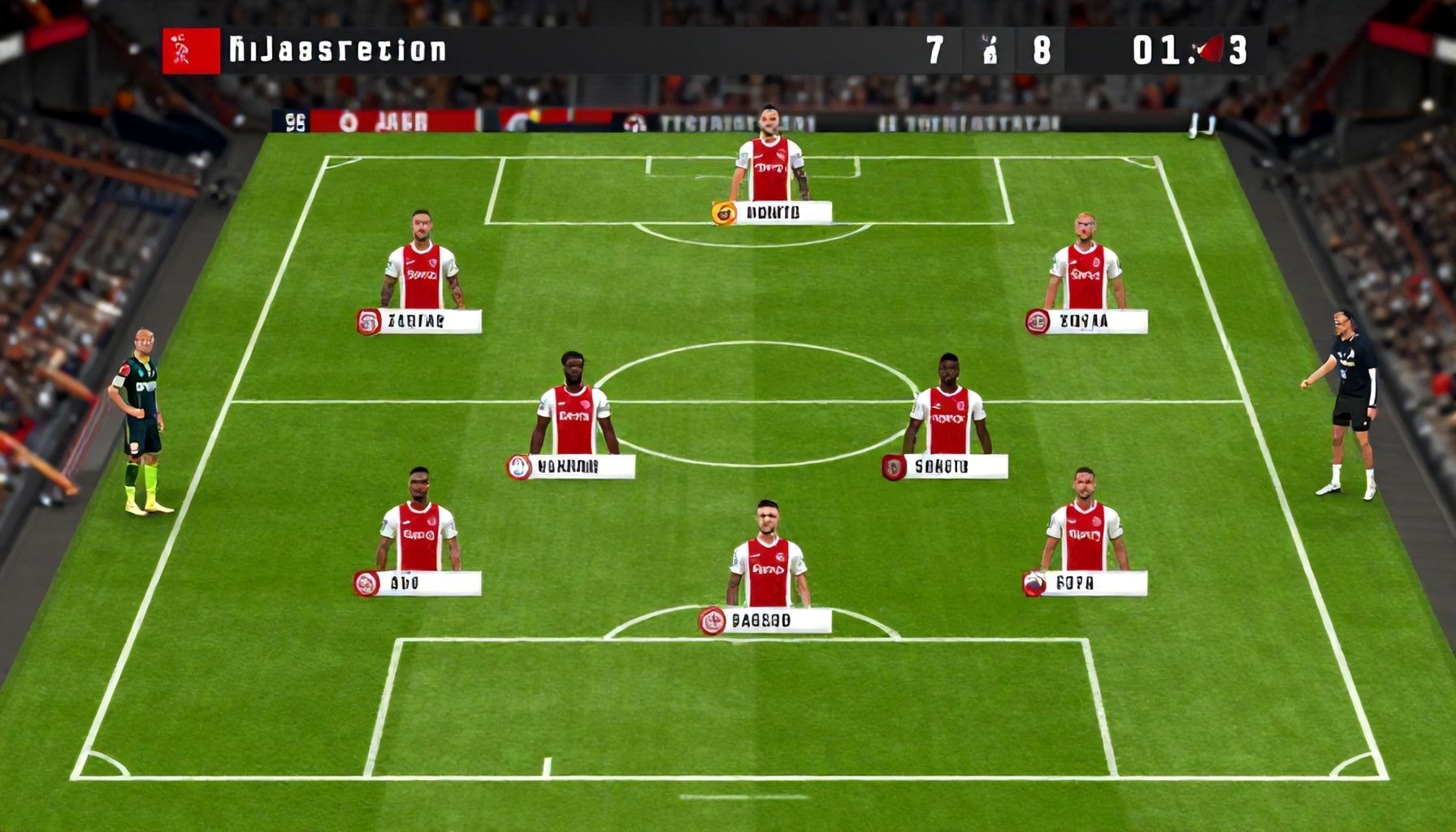Click the crest badge on VOKNIM's nameplate
Image resolution: width=1456 pixels, height=832 pixels.
coord(518,465)
